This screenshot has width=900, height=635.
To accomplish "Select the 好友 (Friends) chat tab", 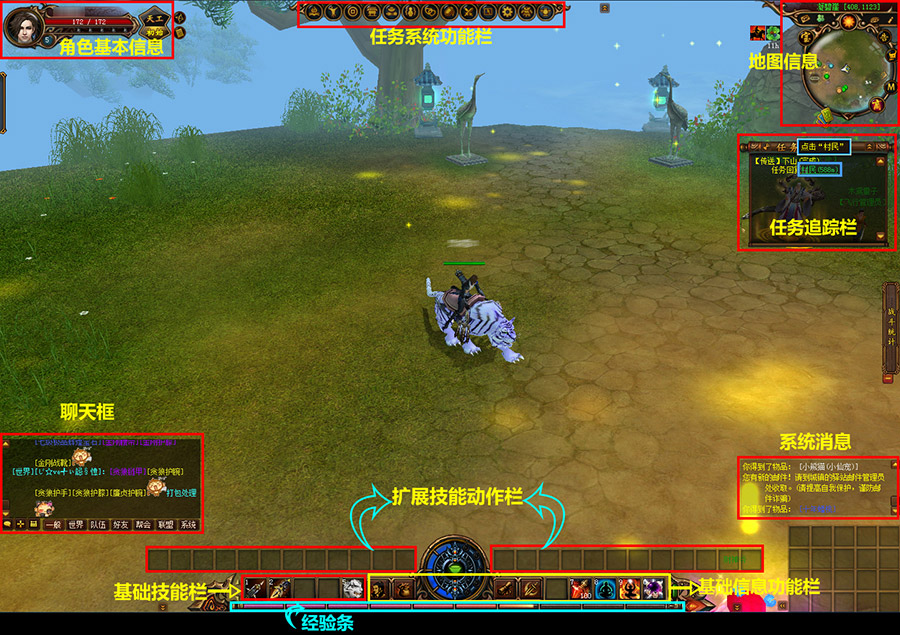I will click(121, 524).
